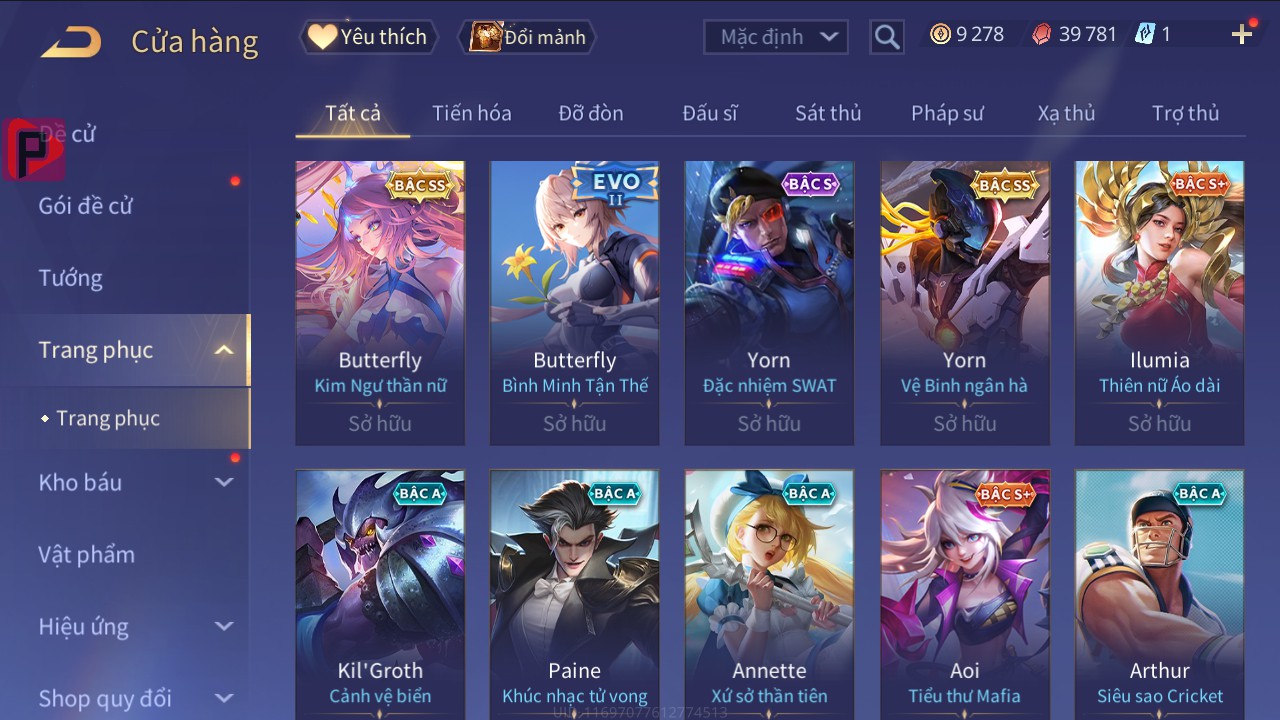Click the magnifying glass search button
The height and width of the screenshot is (720, 1280).
886,37
